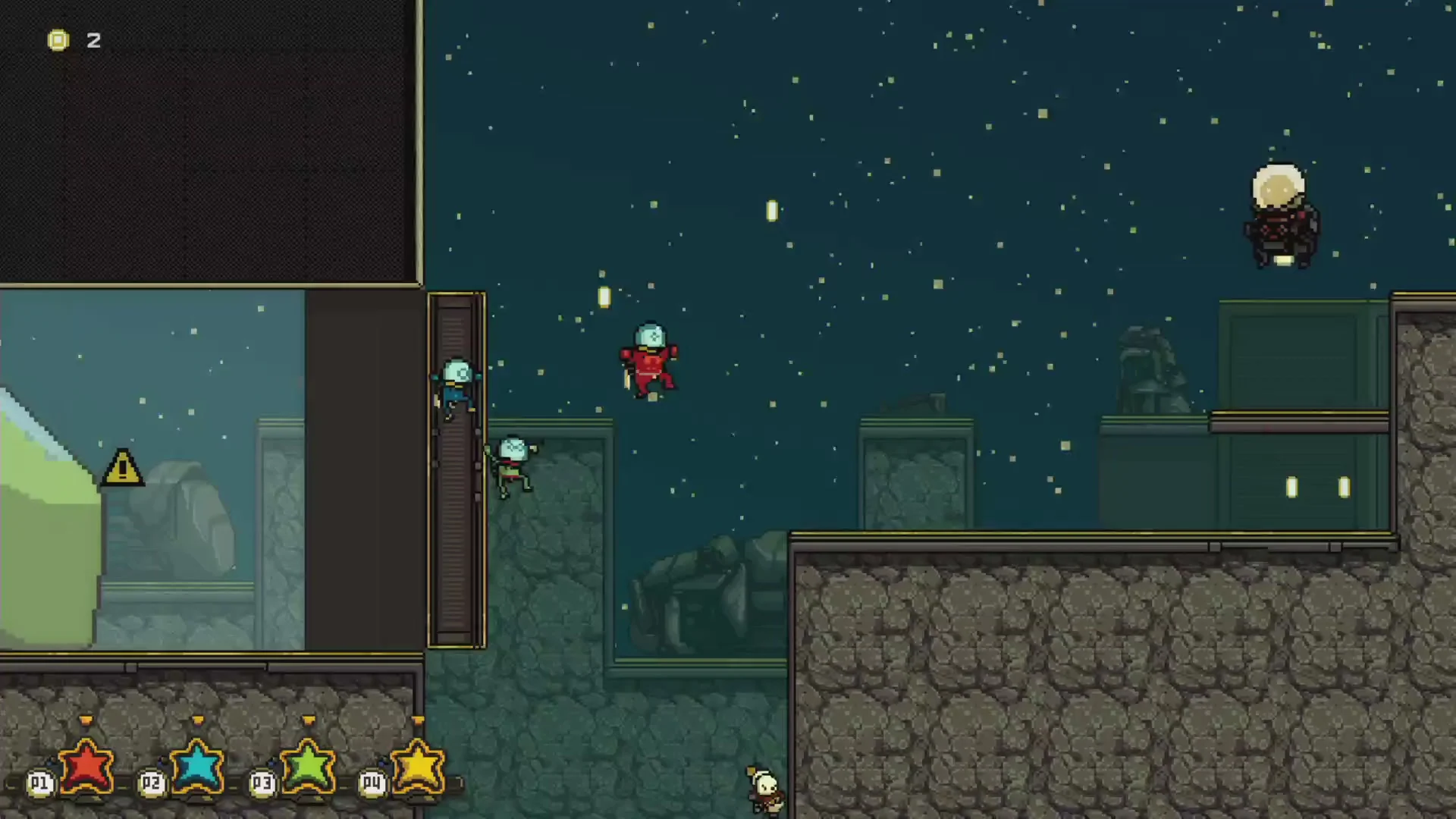This screenshot has width=1456, height=819.
Task: Click the P4 player number circle
Action: (x=371, y=783)
